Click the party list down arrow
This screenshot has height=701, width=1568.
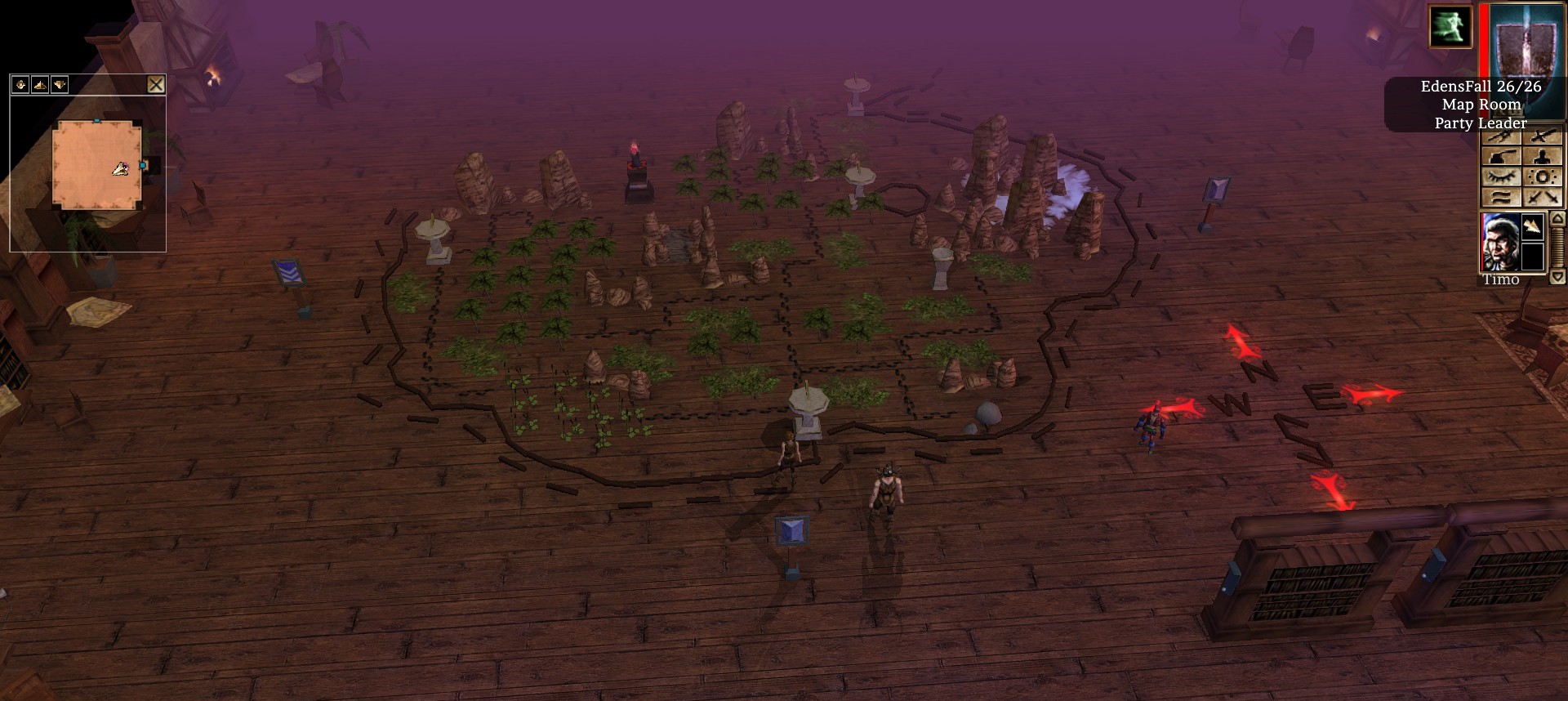(1557, 277)
